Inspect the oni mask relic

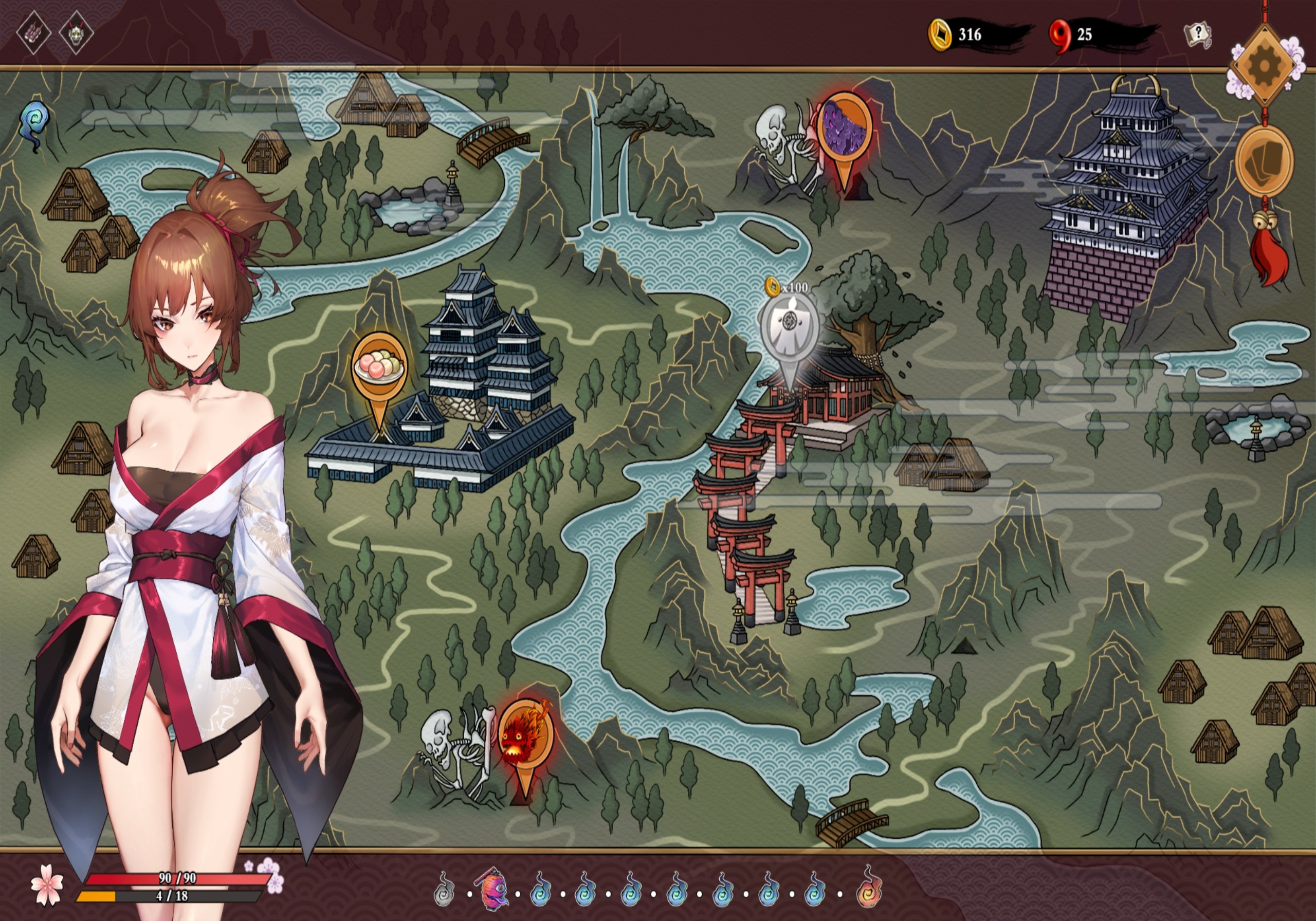76,33
